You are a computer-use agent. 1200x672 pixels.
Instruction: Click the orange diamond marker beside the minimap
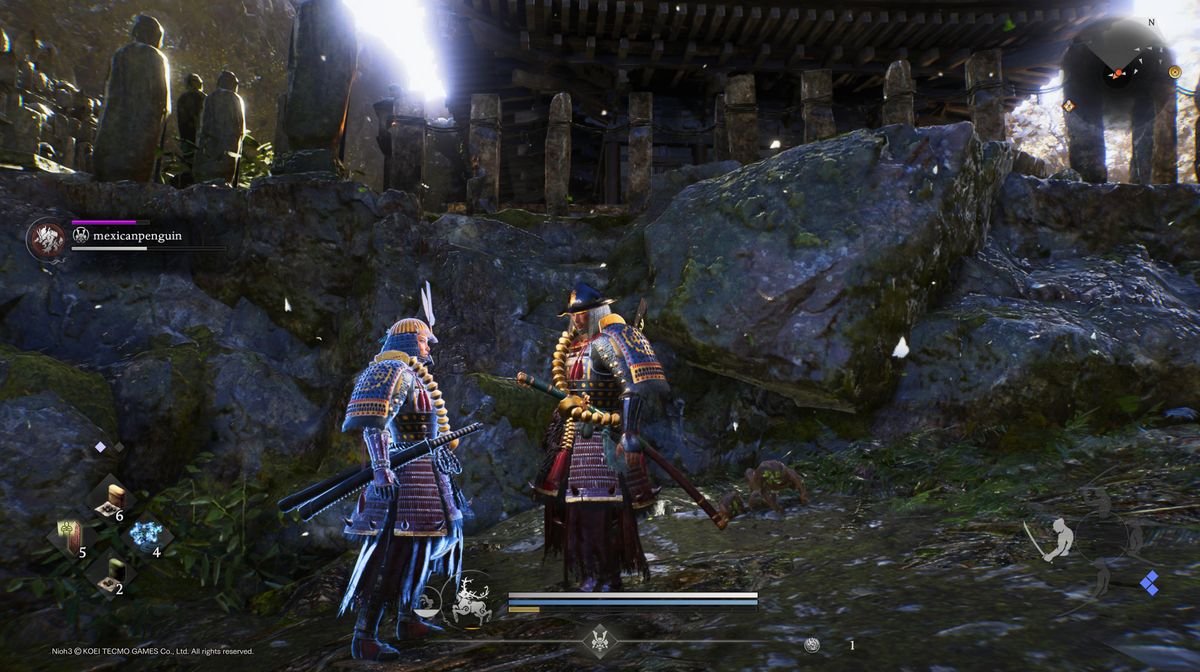[x=1069, y=105]
